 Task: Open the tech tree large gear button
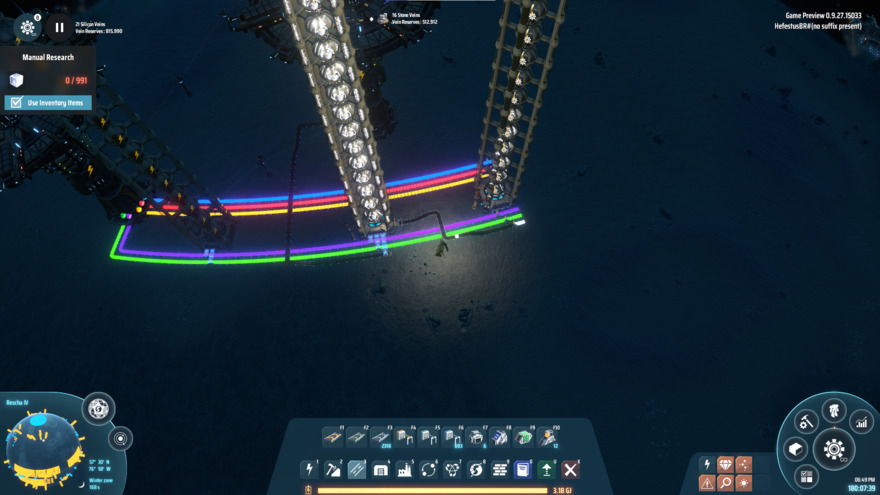(834, 449)
